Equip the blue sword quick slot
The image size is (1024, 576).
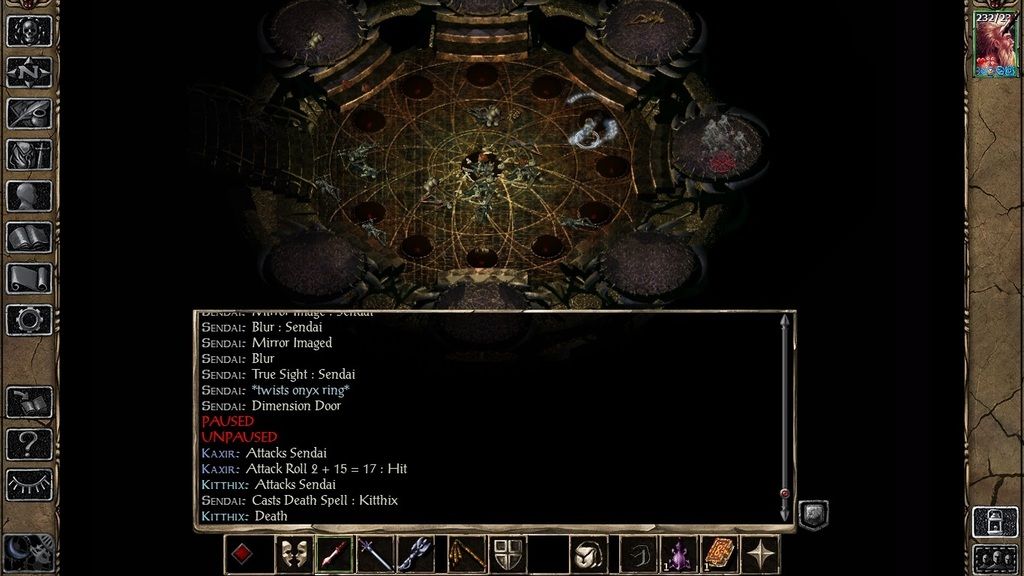(x=375, y=554)
